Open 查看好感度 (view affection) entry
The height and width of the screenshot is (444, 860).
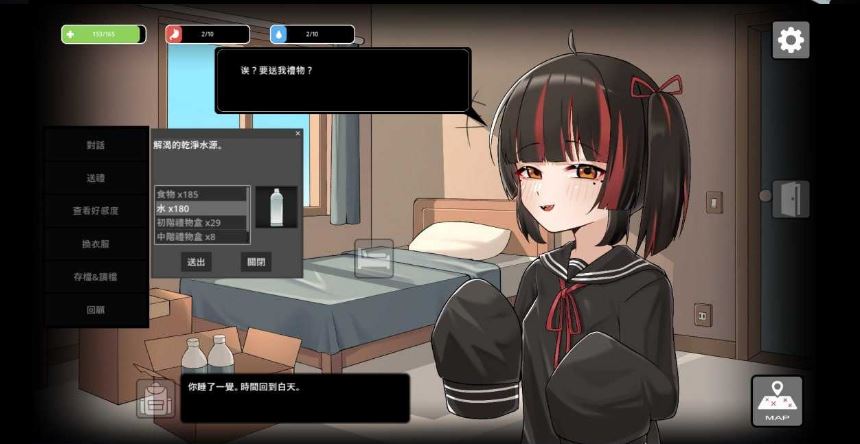point(96,211)
